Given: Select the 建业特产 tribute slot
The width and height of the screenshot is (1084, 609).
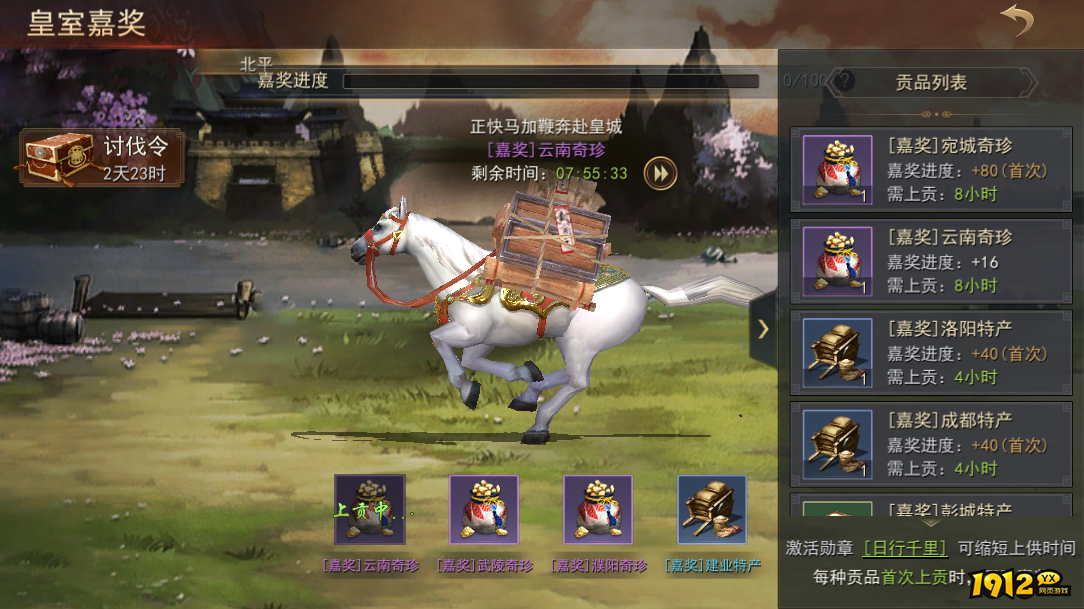Looking at the screenshot, I should tap(712, 510).
